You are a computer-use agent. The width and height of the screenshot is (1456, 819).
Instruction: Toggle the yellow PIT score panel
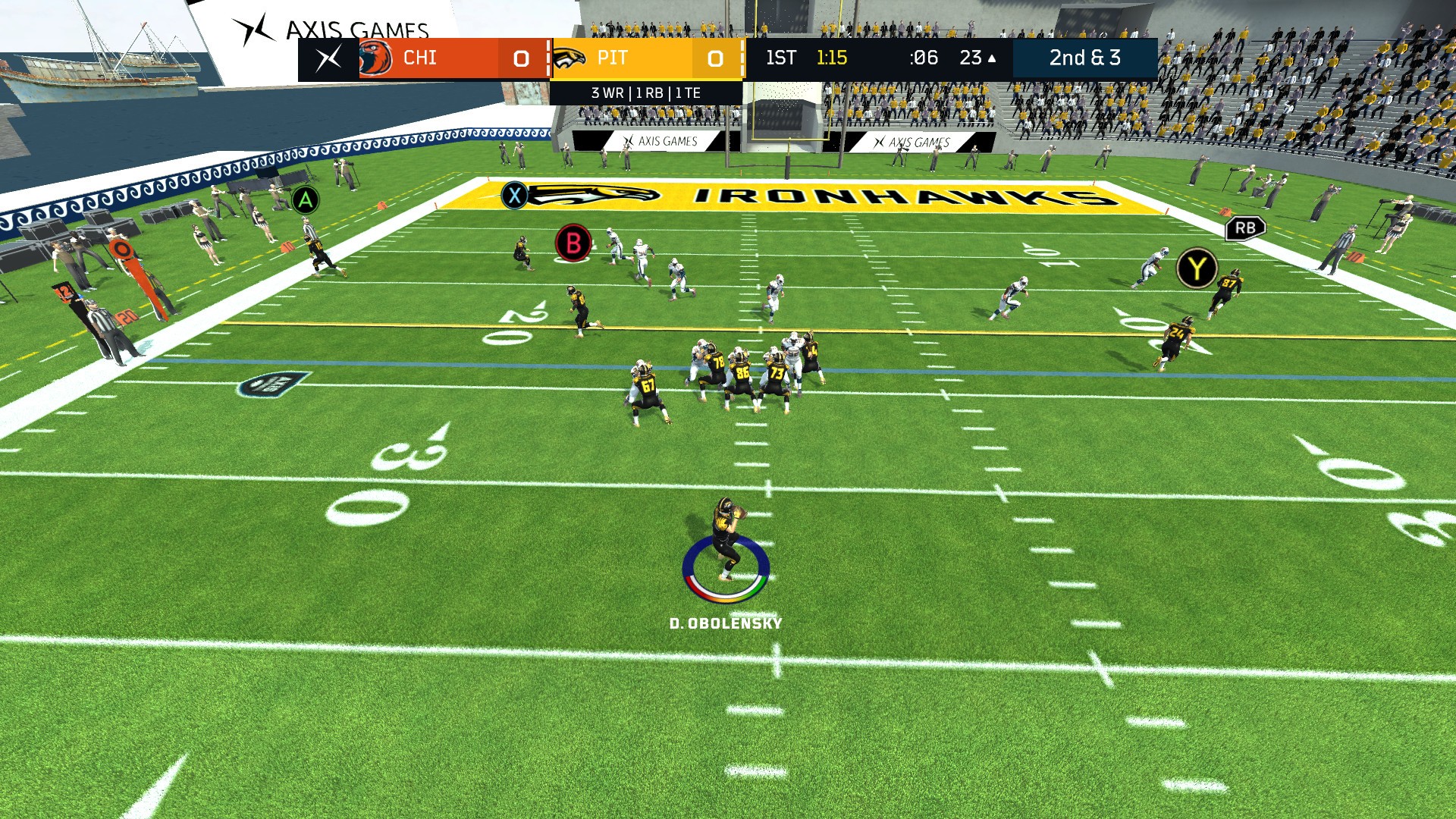click(x=648, y=58)
